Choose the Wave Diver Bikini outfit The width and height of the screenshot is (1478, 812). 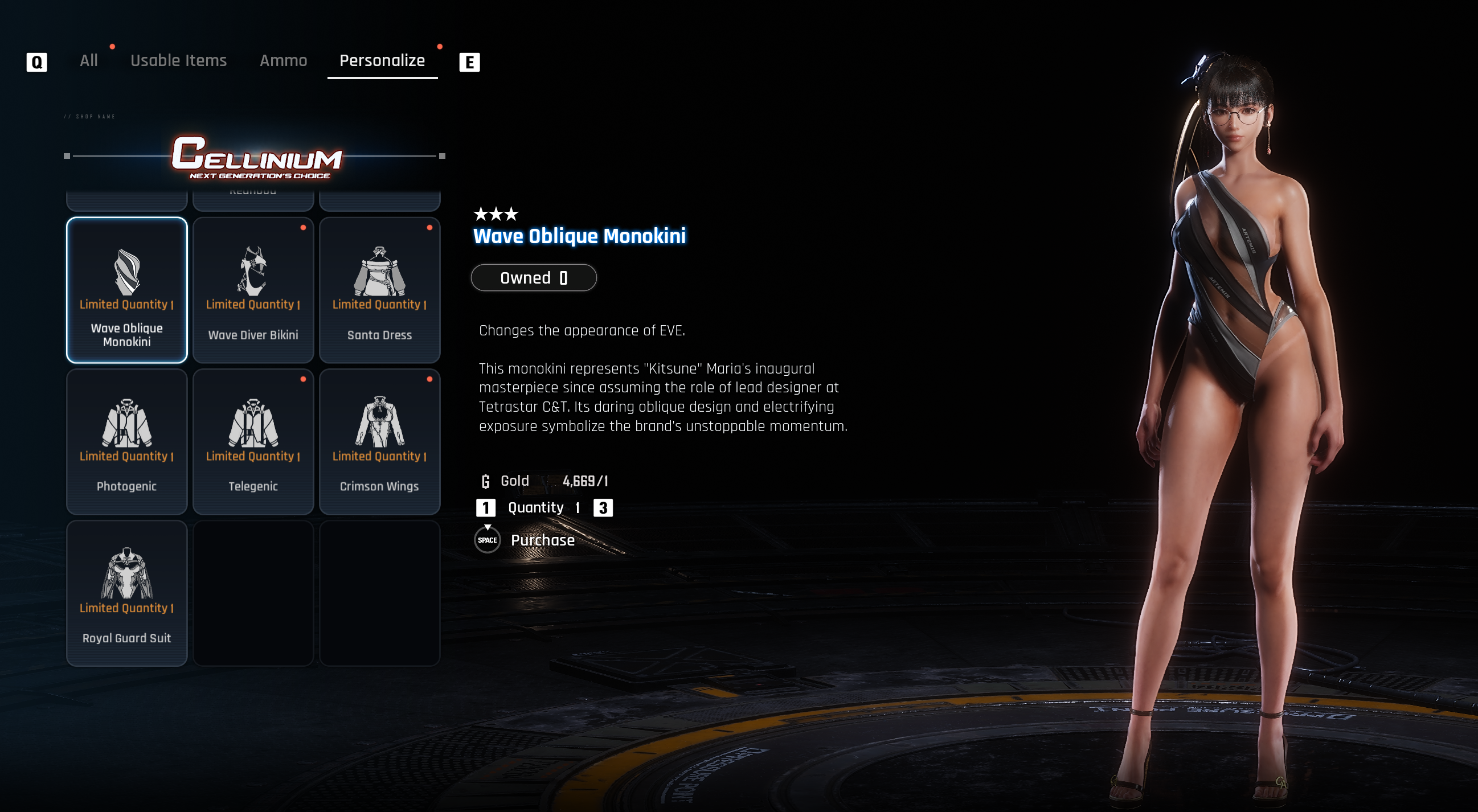pyautogui.click(x=253, y=290)
